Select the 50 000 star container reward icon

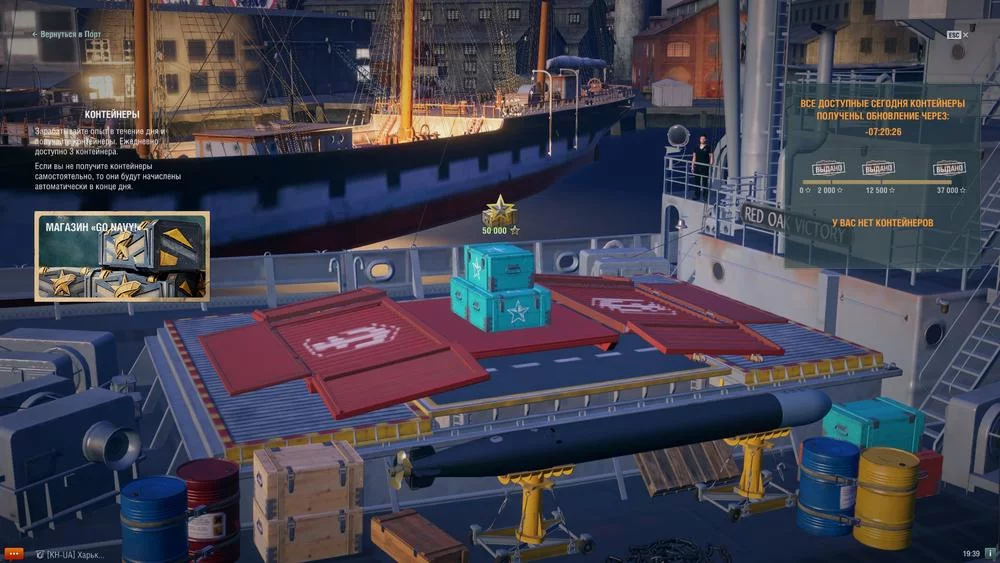(500, 212)
